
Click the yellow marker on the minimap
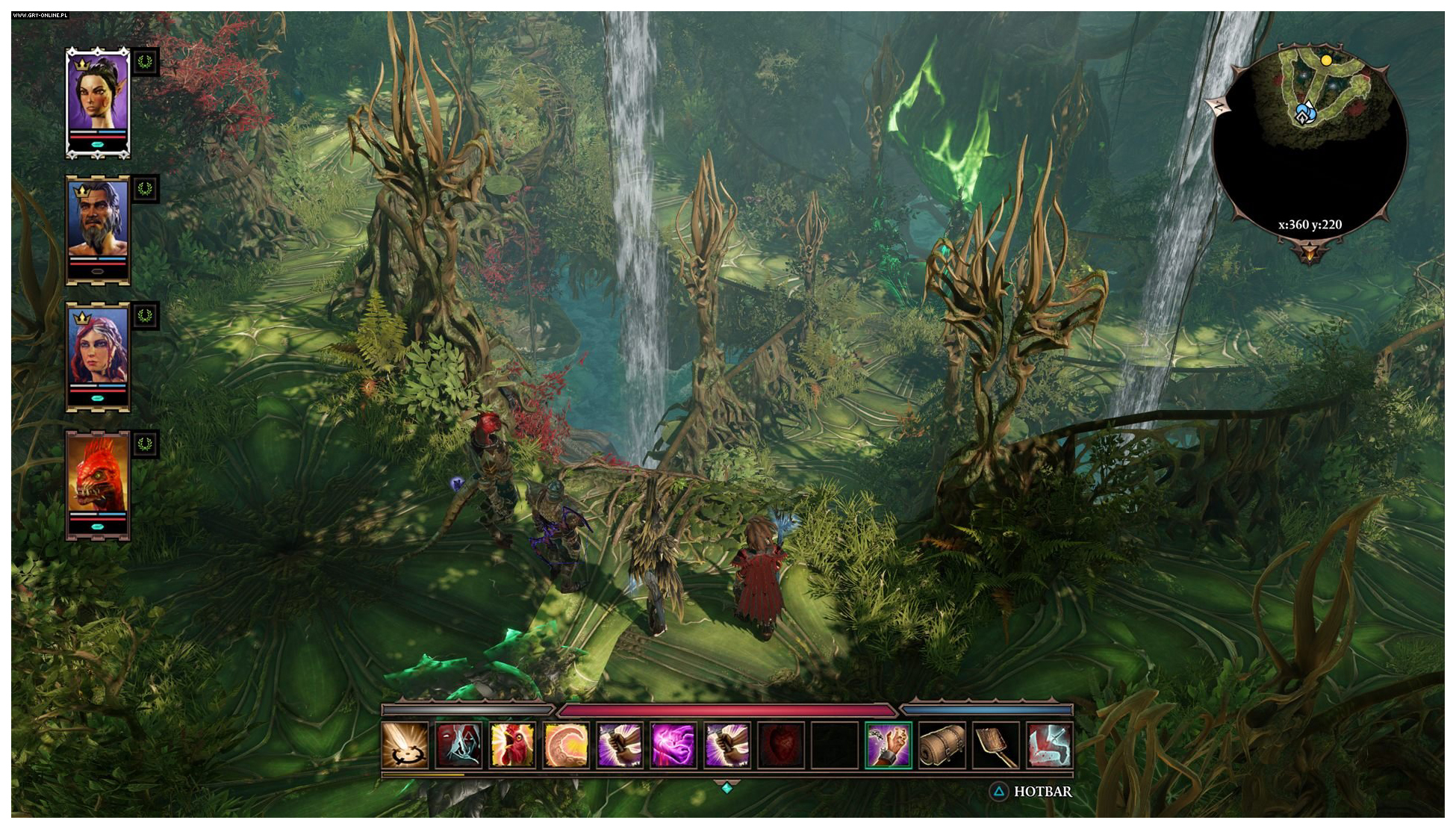1326,60
